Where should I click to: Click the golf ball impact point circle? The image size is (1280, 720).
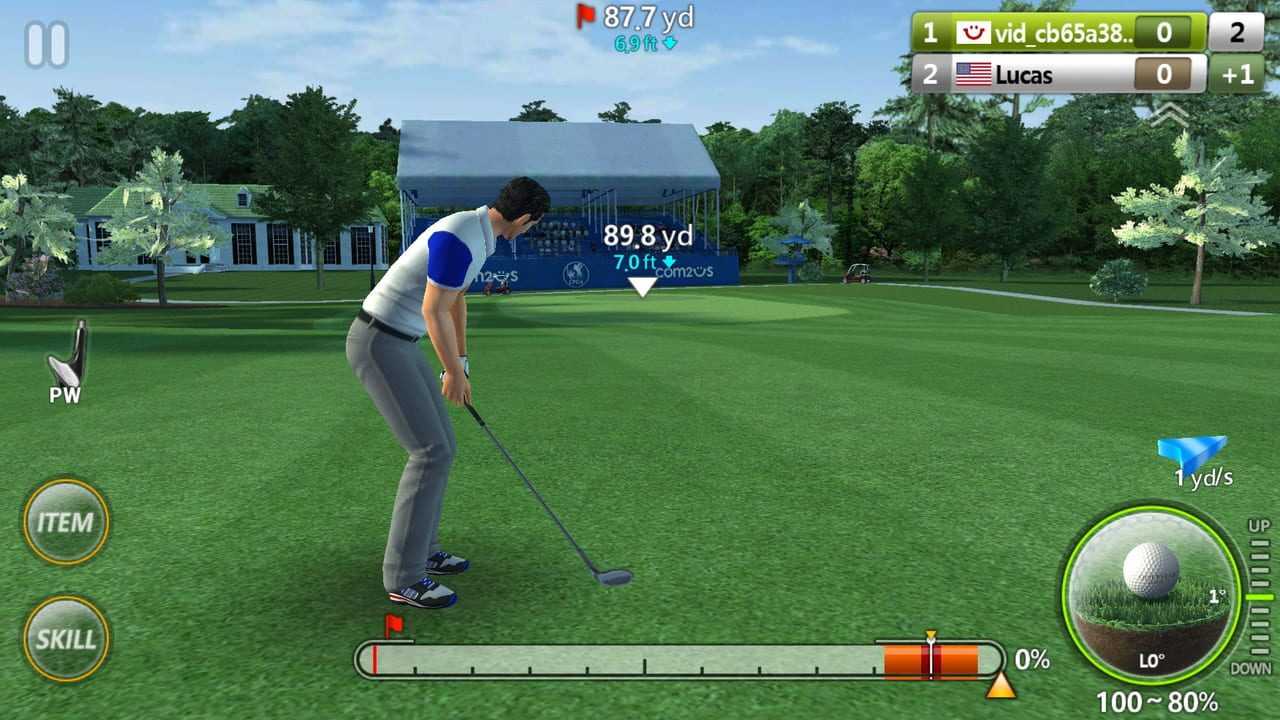pyautogui.click(x=1151, y=594)
